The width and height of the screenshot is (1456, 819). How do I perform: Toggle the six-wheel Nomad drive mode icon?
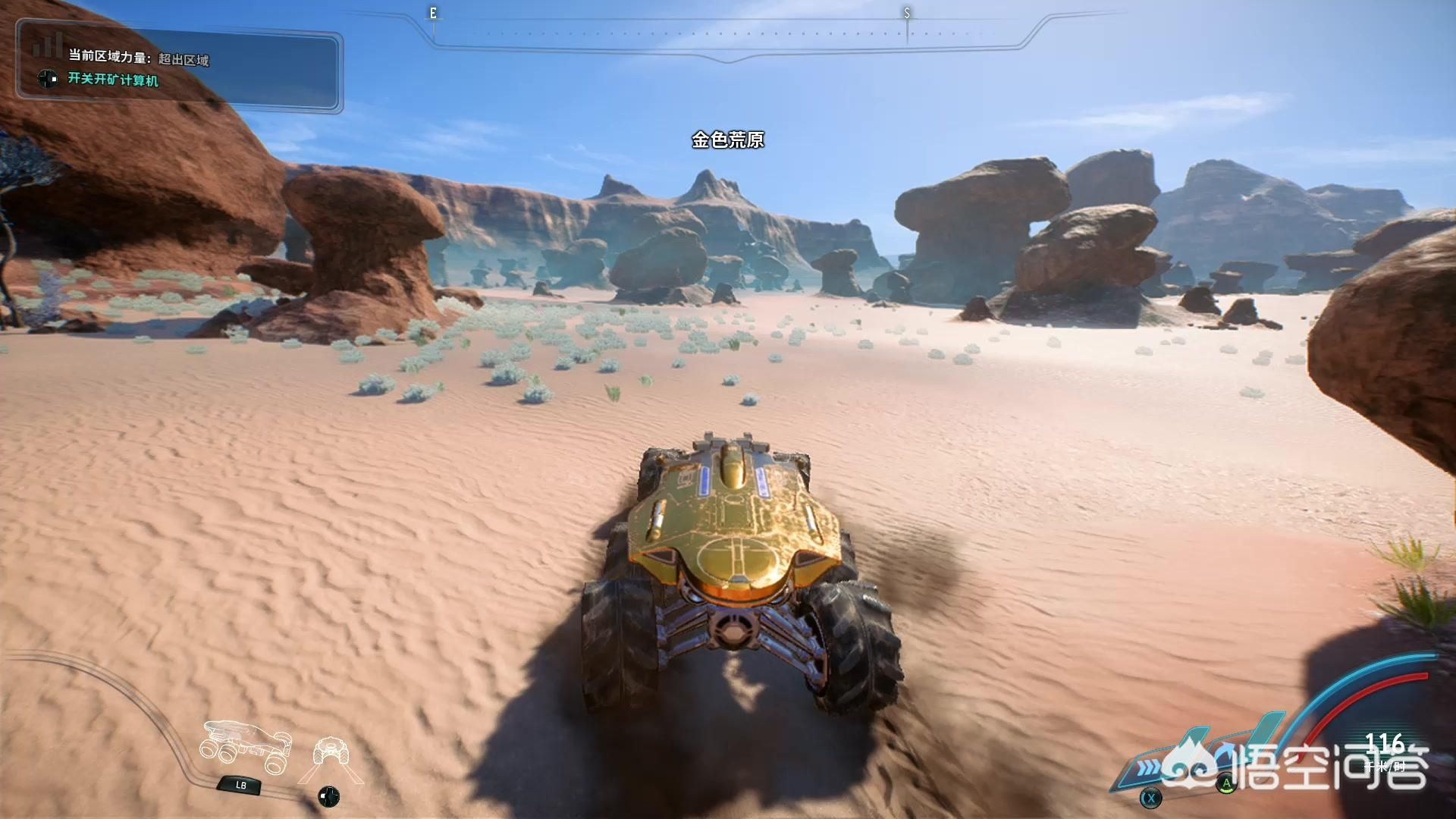(x=245, y=747)
